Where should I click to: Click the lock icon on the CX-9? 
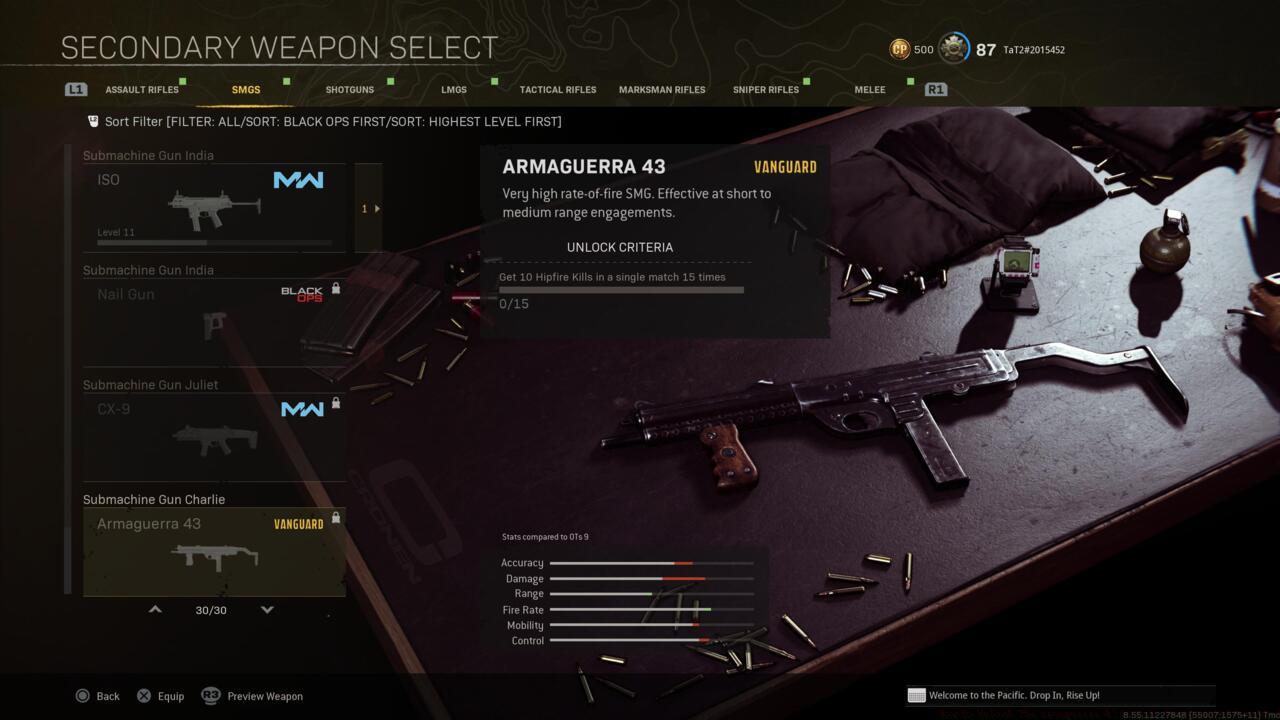coord(336,403)
